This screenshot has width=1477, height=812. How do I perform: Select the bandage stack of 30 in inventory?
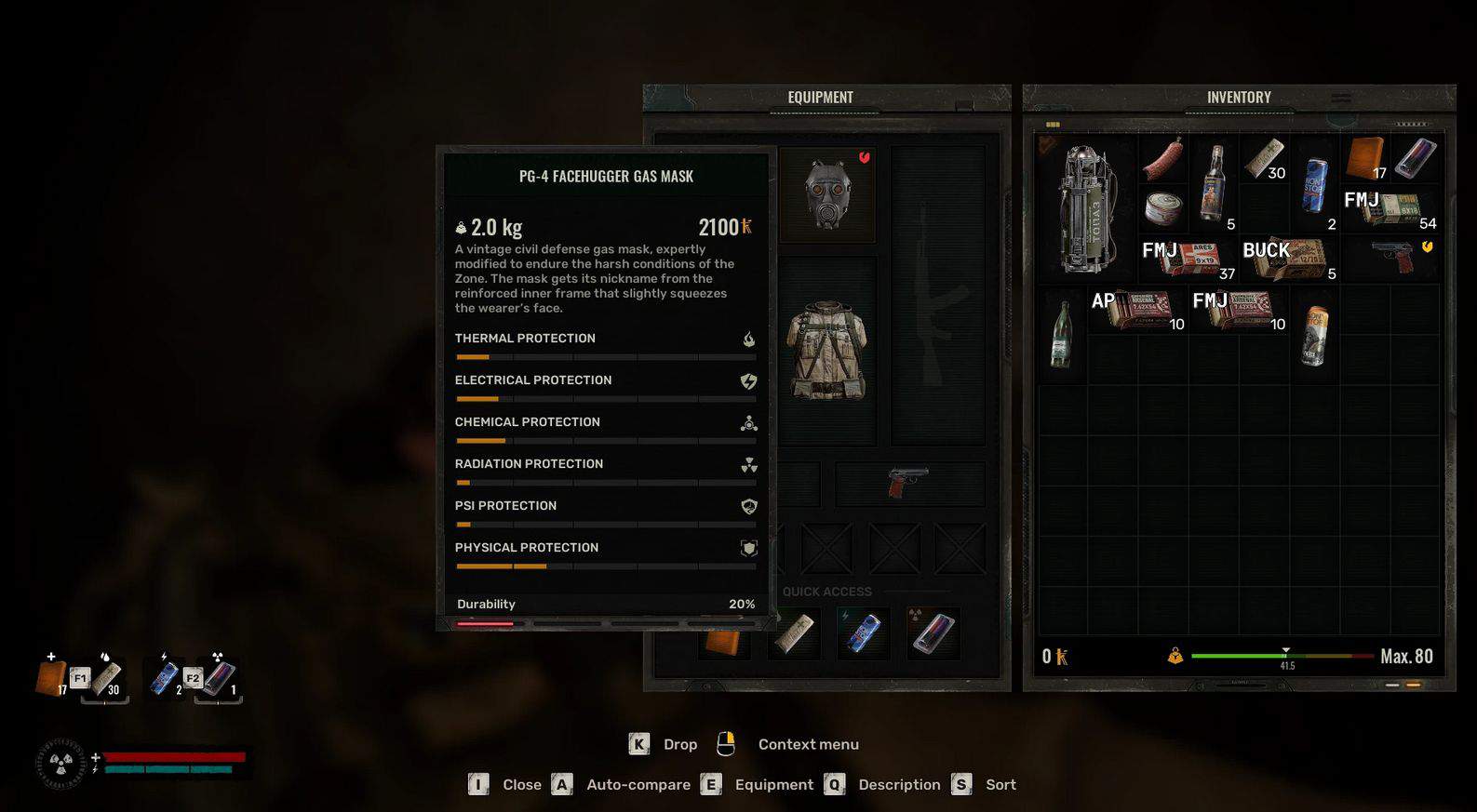[1264, 158]
